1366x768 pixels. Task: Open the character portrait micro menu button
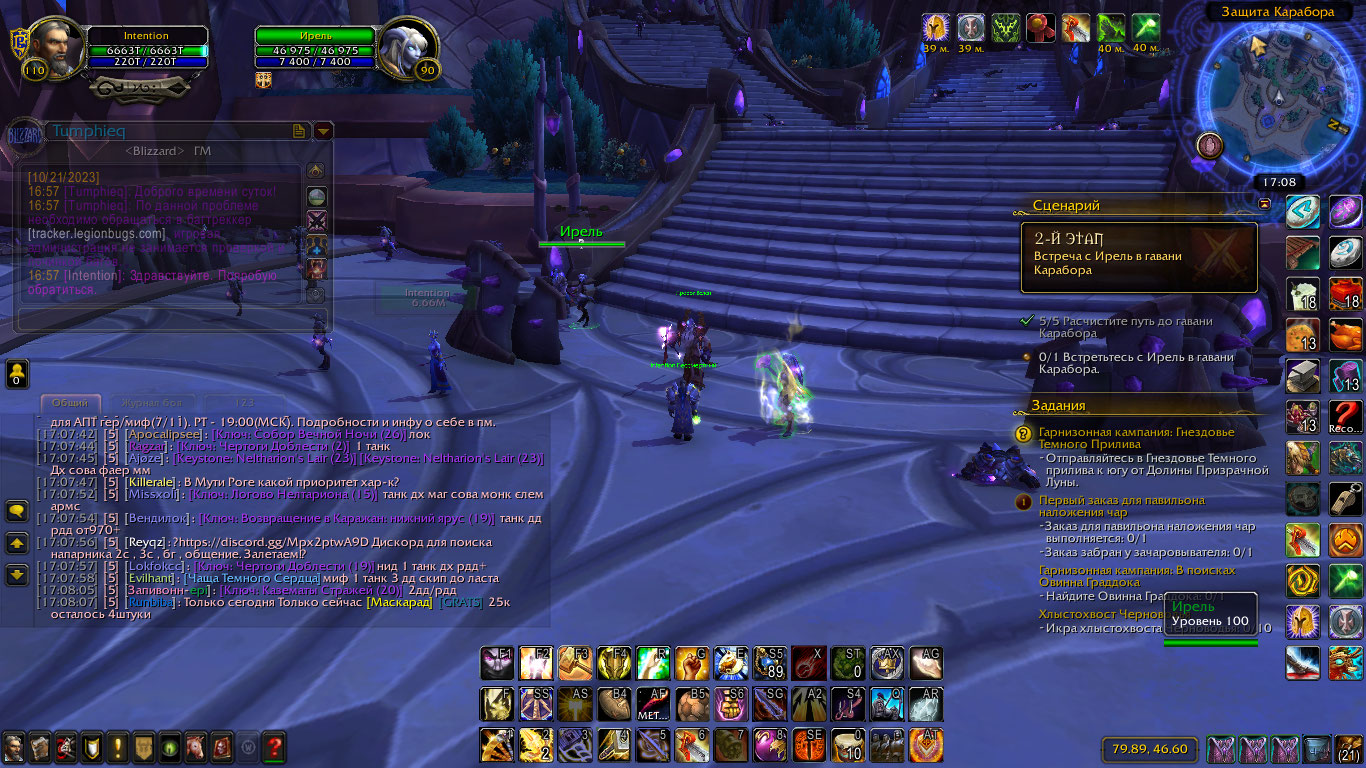(x=14, y=746)
